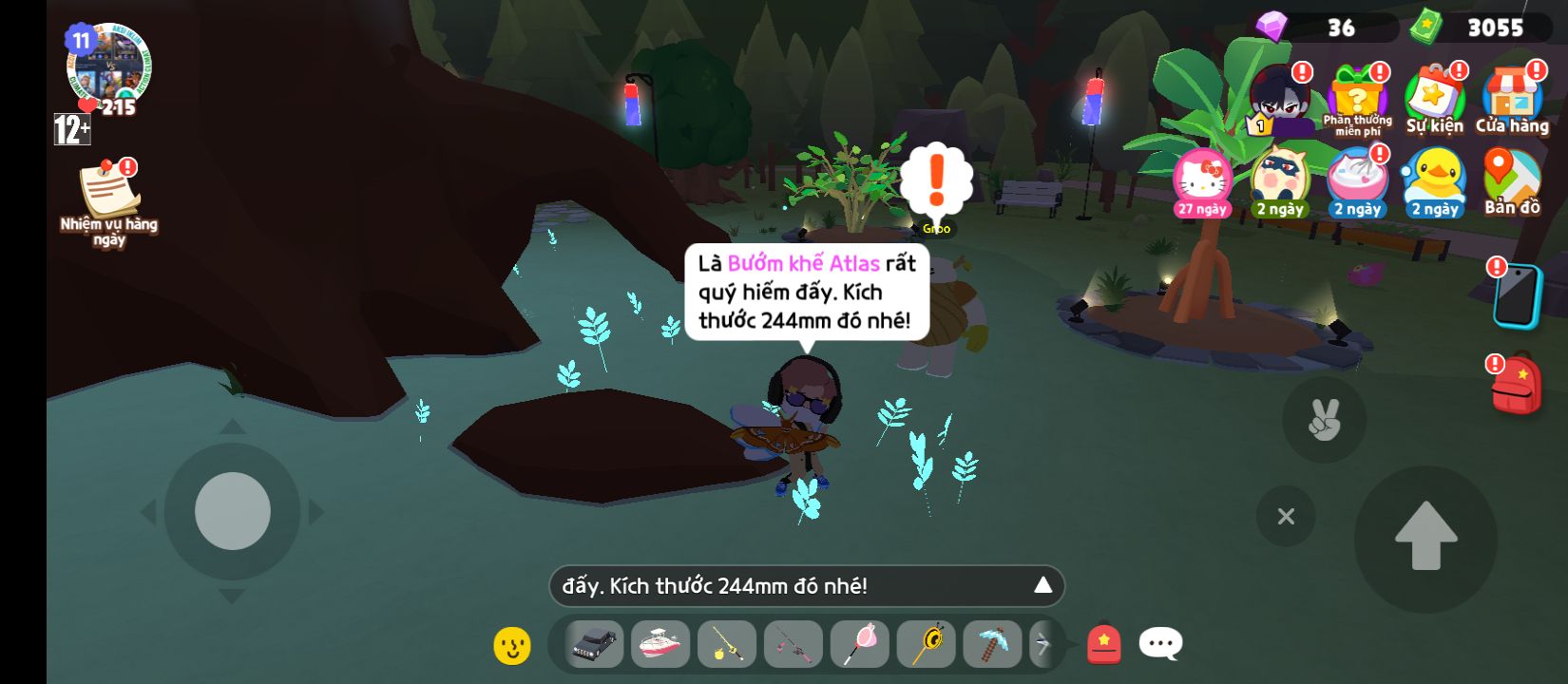Open the yellow duck event icon
Image resolution: width=1568 pixels, height=684 pixels.
click(1434, 180)
